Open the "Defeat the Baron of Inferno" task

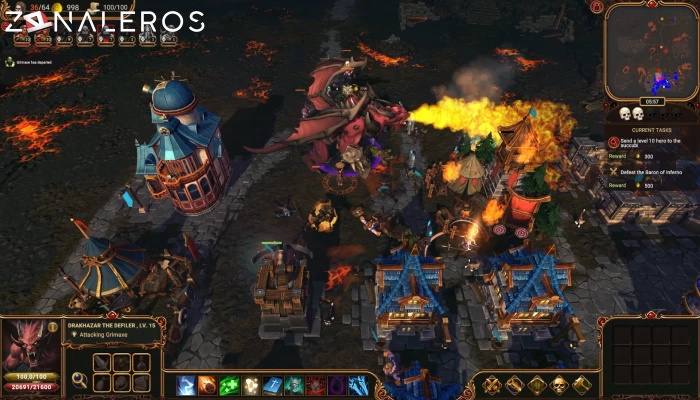tap(649, 171)
